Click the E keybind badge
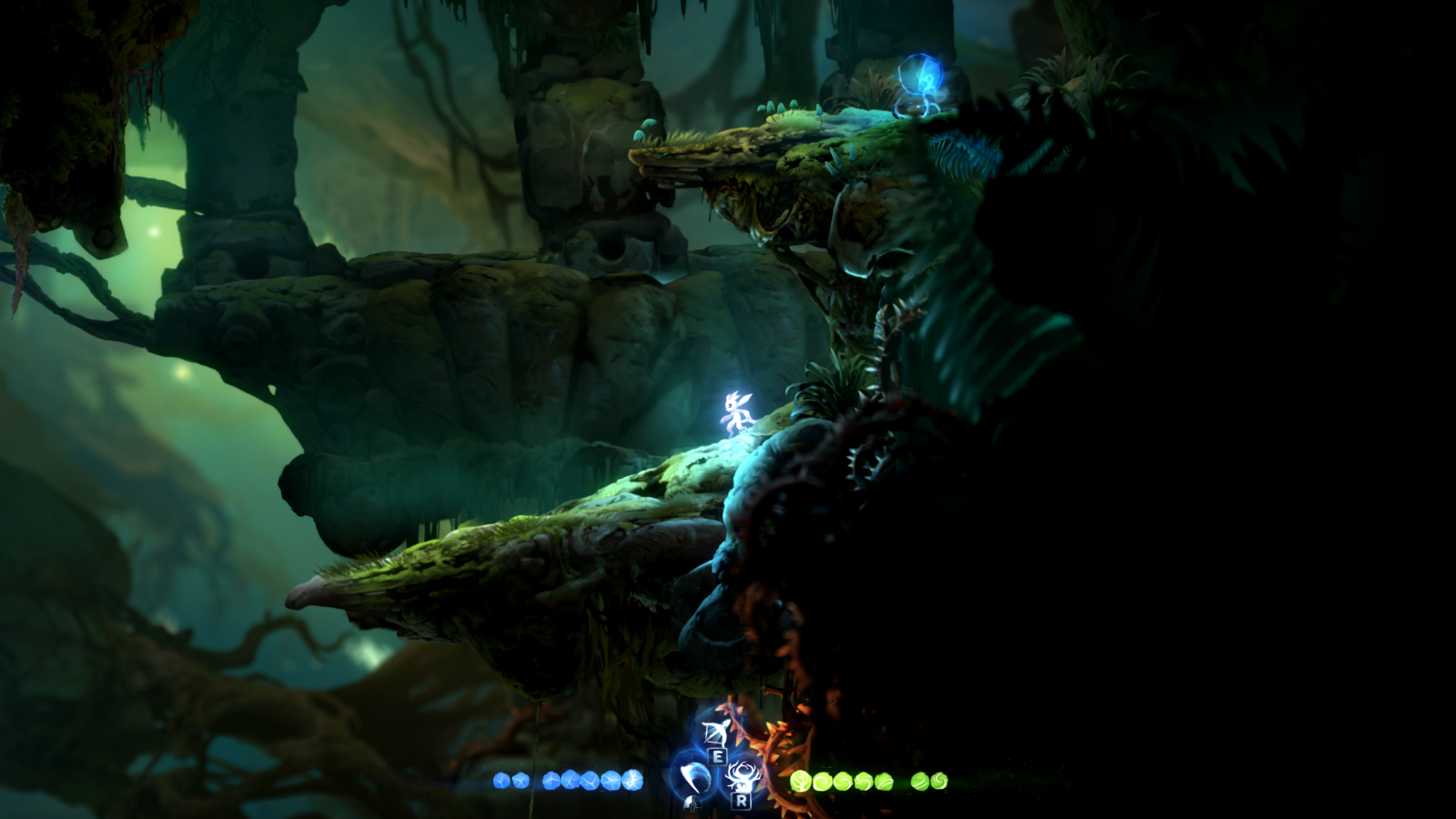 [x=716, y=758]
